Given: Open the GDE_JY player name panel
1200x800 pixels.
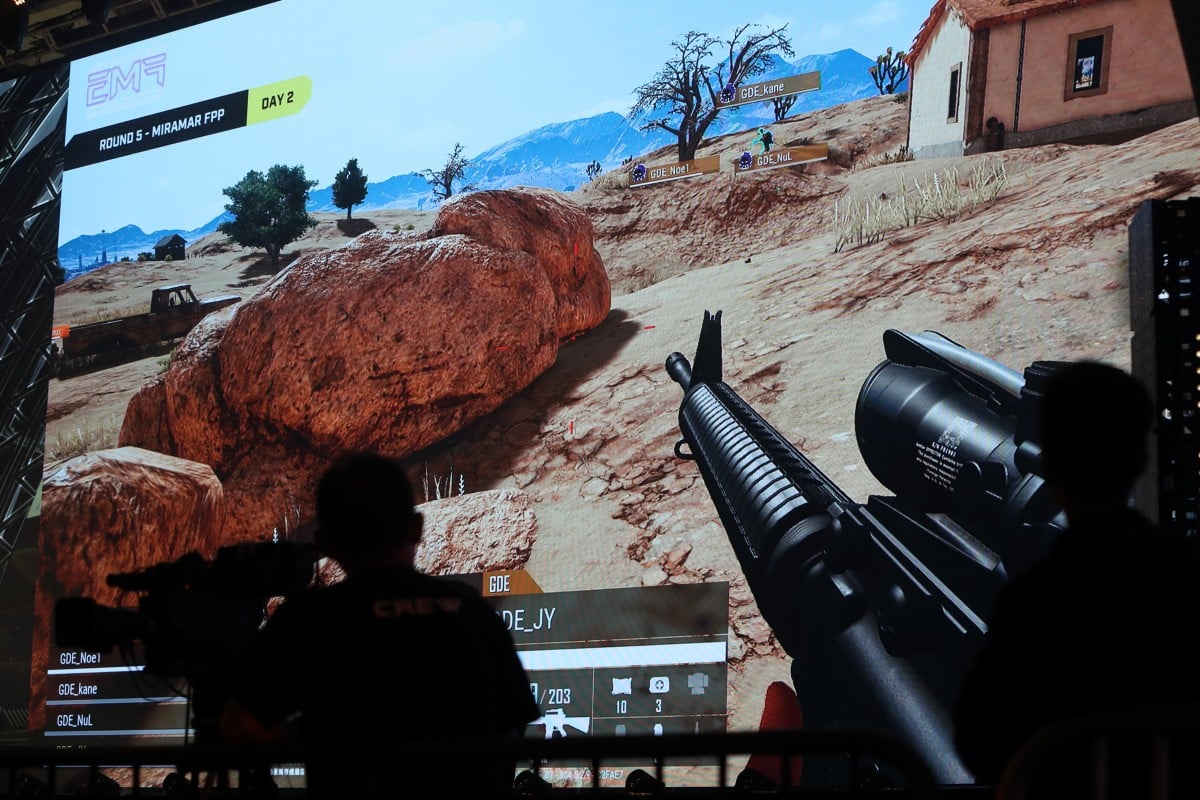Looking at the screenshot, I should [x=620, y=618].
